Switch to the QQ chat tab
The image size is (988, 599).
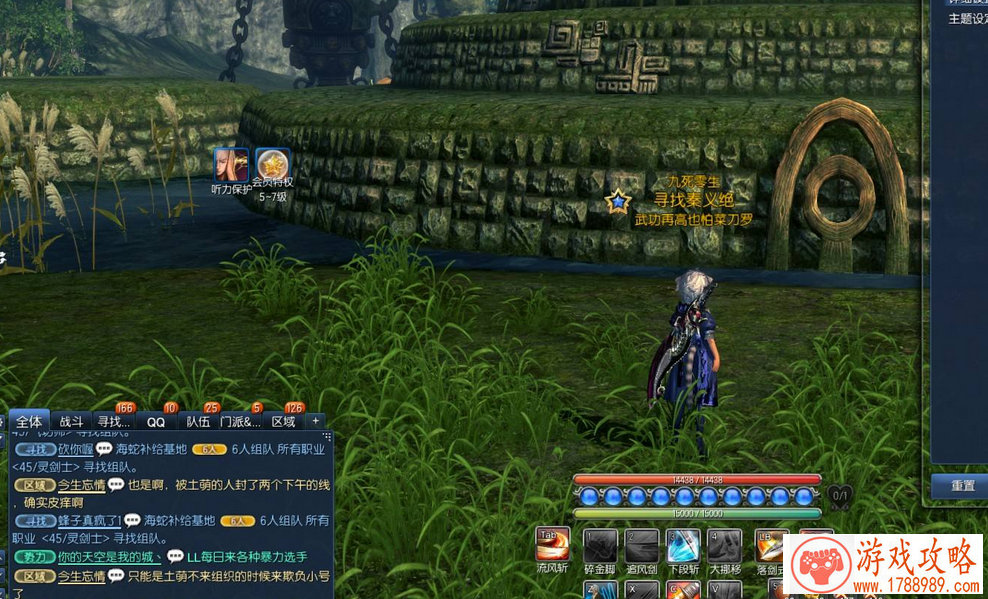pyautogui.click(x=156, y=422)
